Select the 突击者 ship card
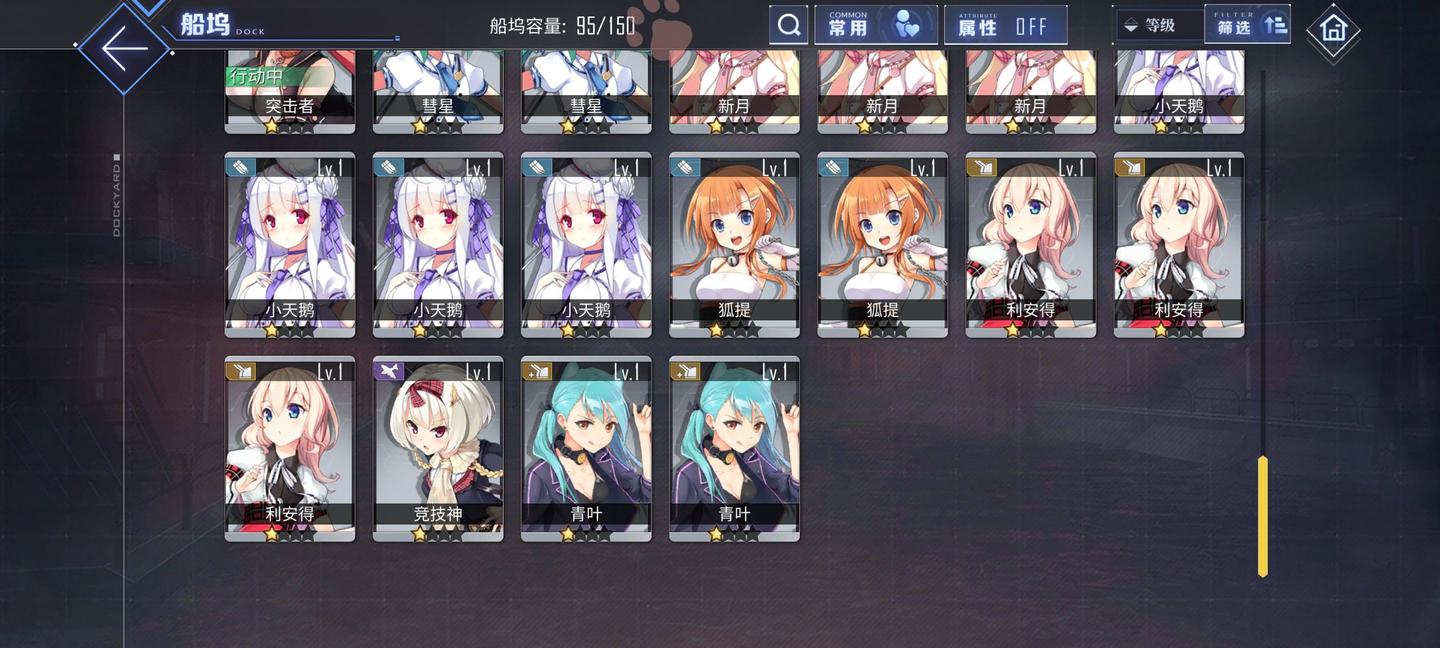1440x648 pixels. tap(290, 92)
